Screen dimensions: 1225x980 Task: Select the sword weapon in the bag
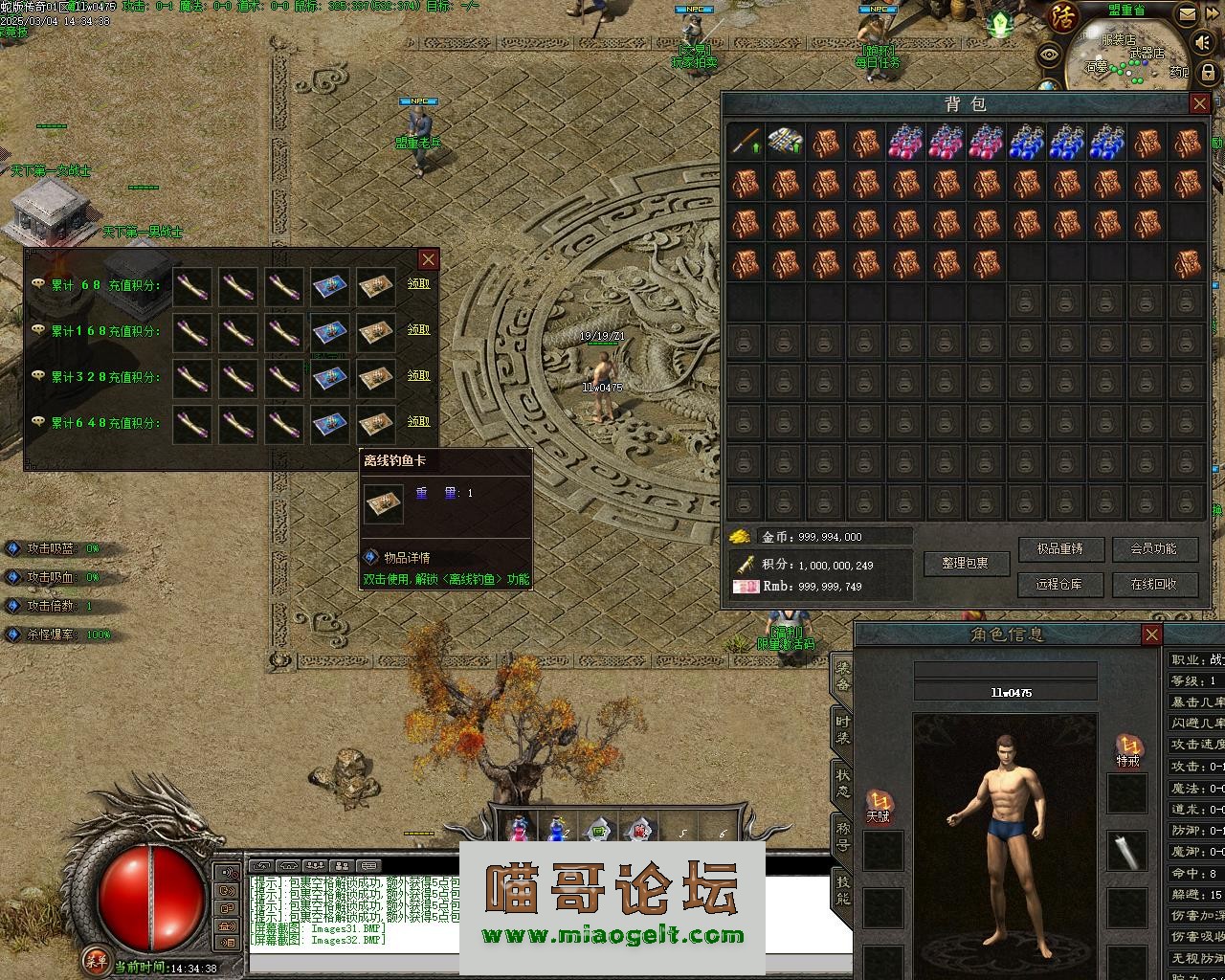pyautogui.click(x=746, y=143)
